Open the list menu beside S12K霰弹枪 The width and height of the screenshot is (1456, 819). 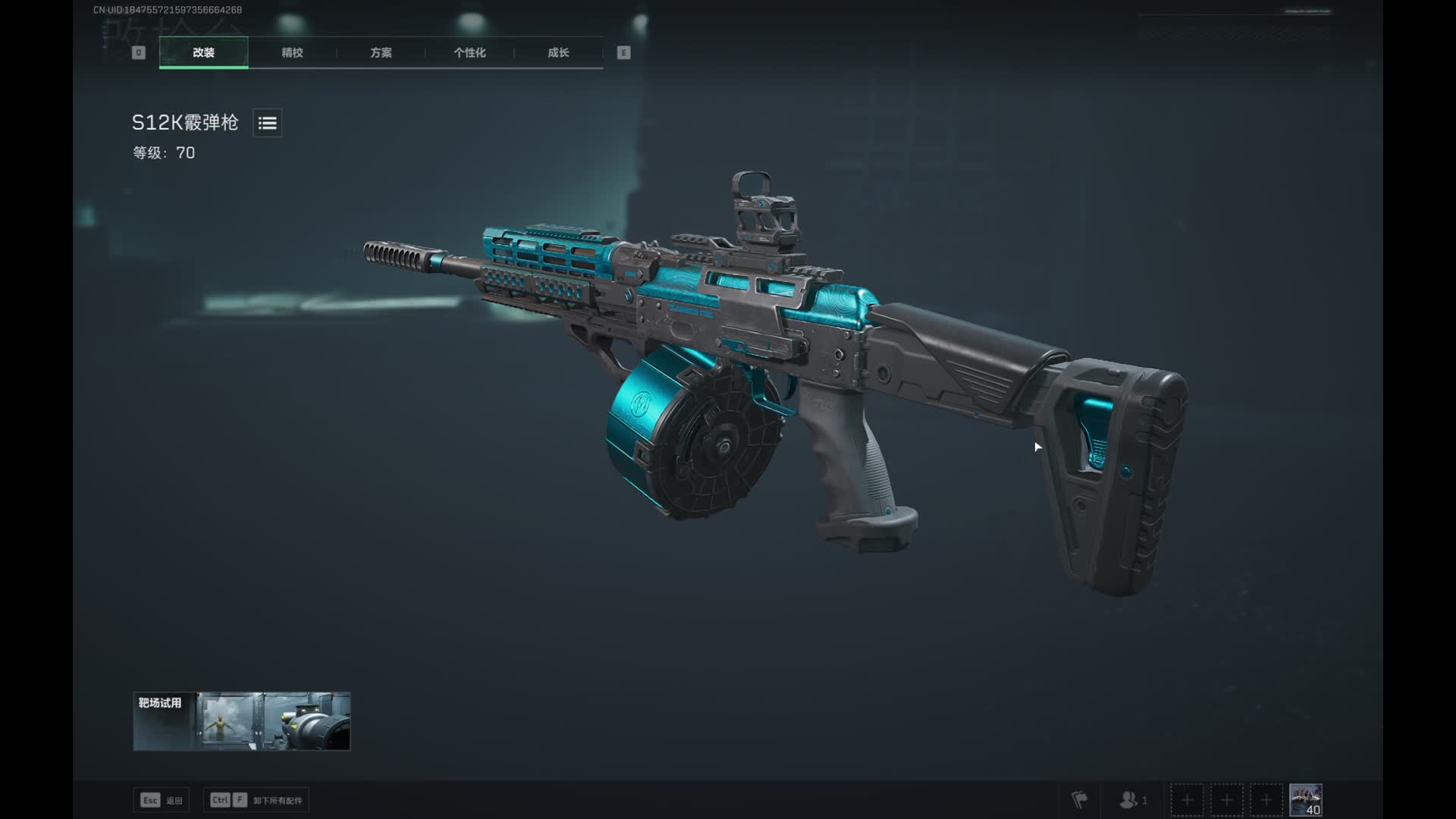pos(267,123)
